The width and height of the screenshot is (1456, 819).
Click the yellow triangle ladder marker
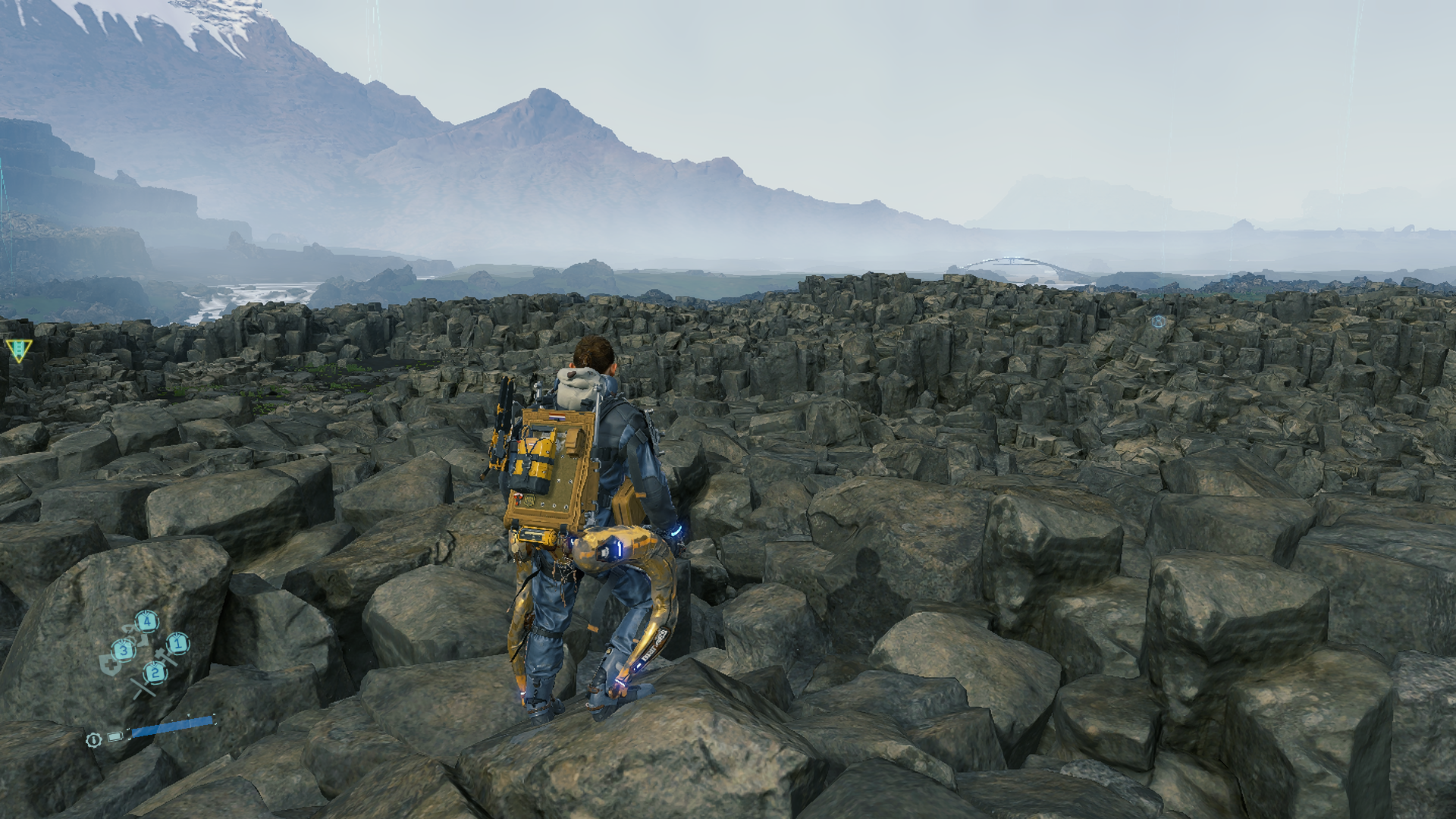pyautogui.click(x=18, y=349)
